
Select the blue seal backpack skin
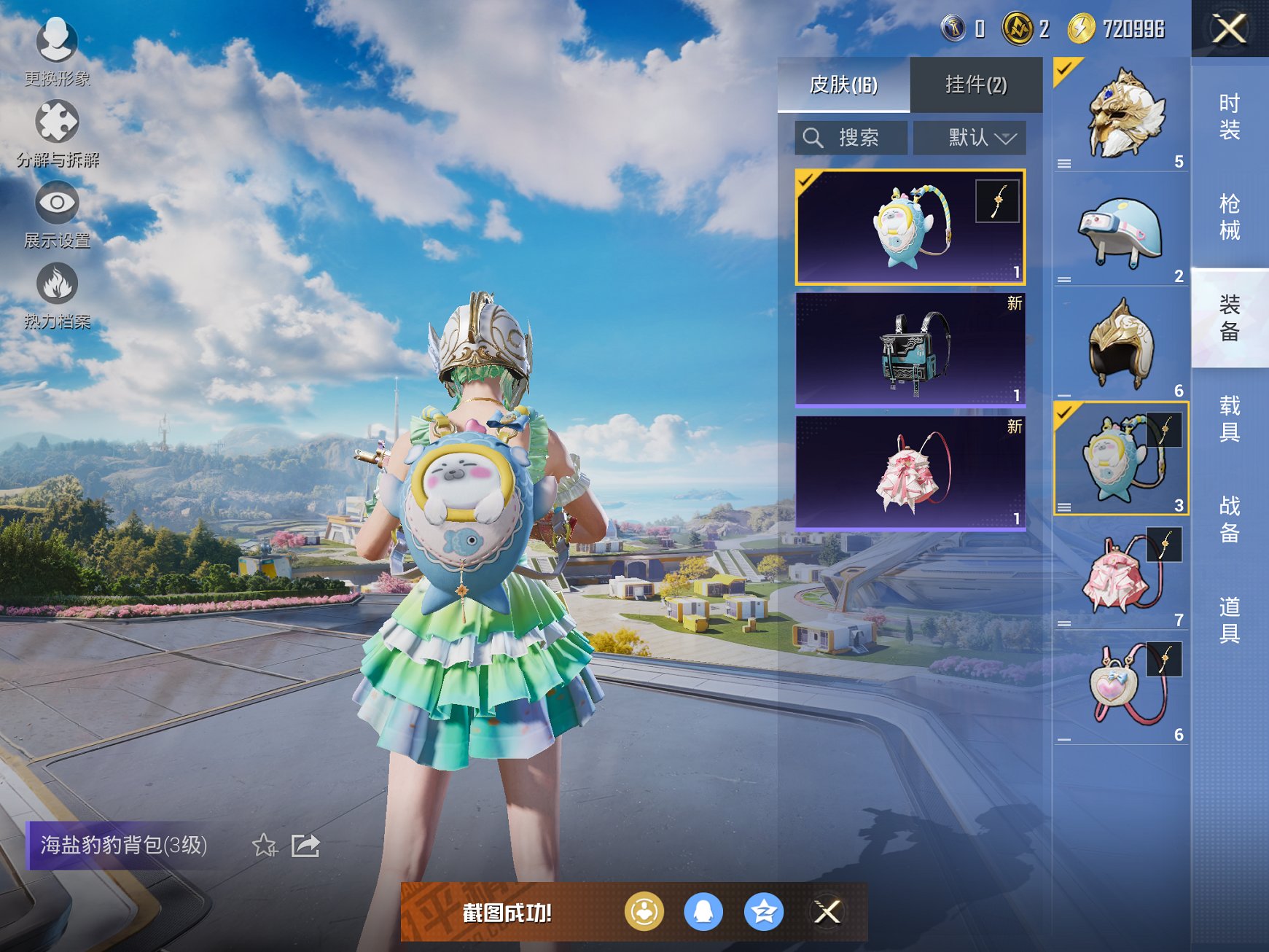point(910,227)
